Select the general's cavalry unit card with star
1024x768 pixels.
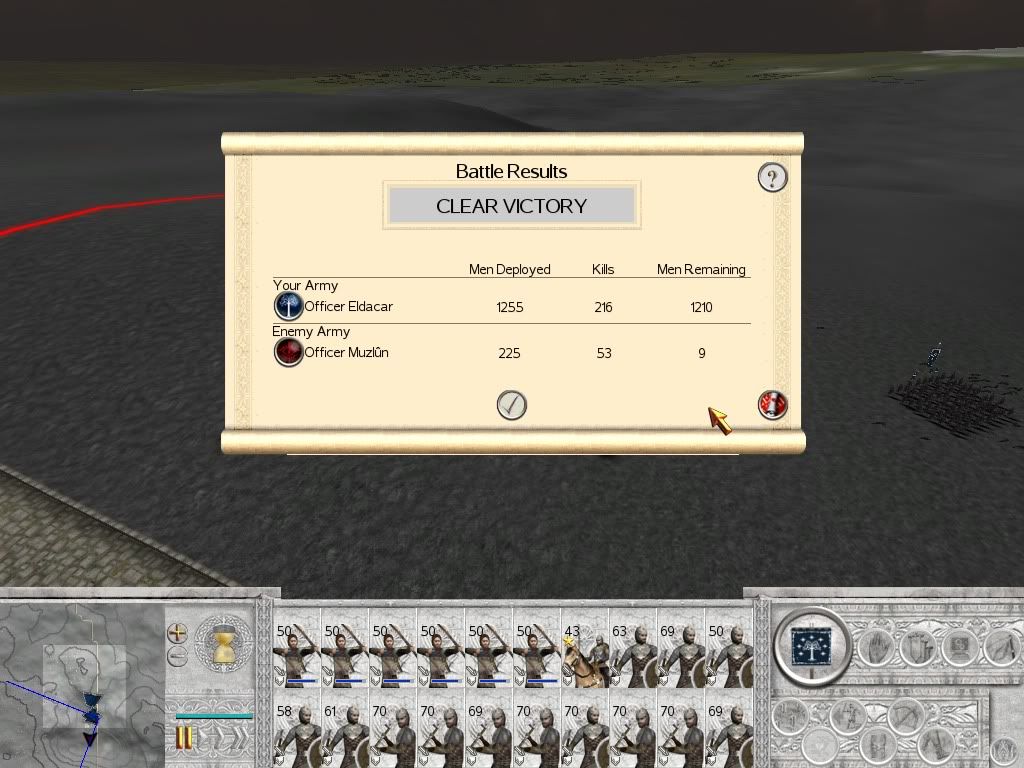[x=585, y=655]
